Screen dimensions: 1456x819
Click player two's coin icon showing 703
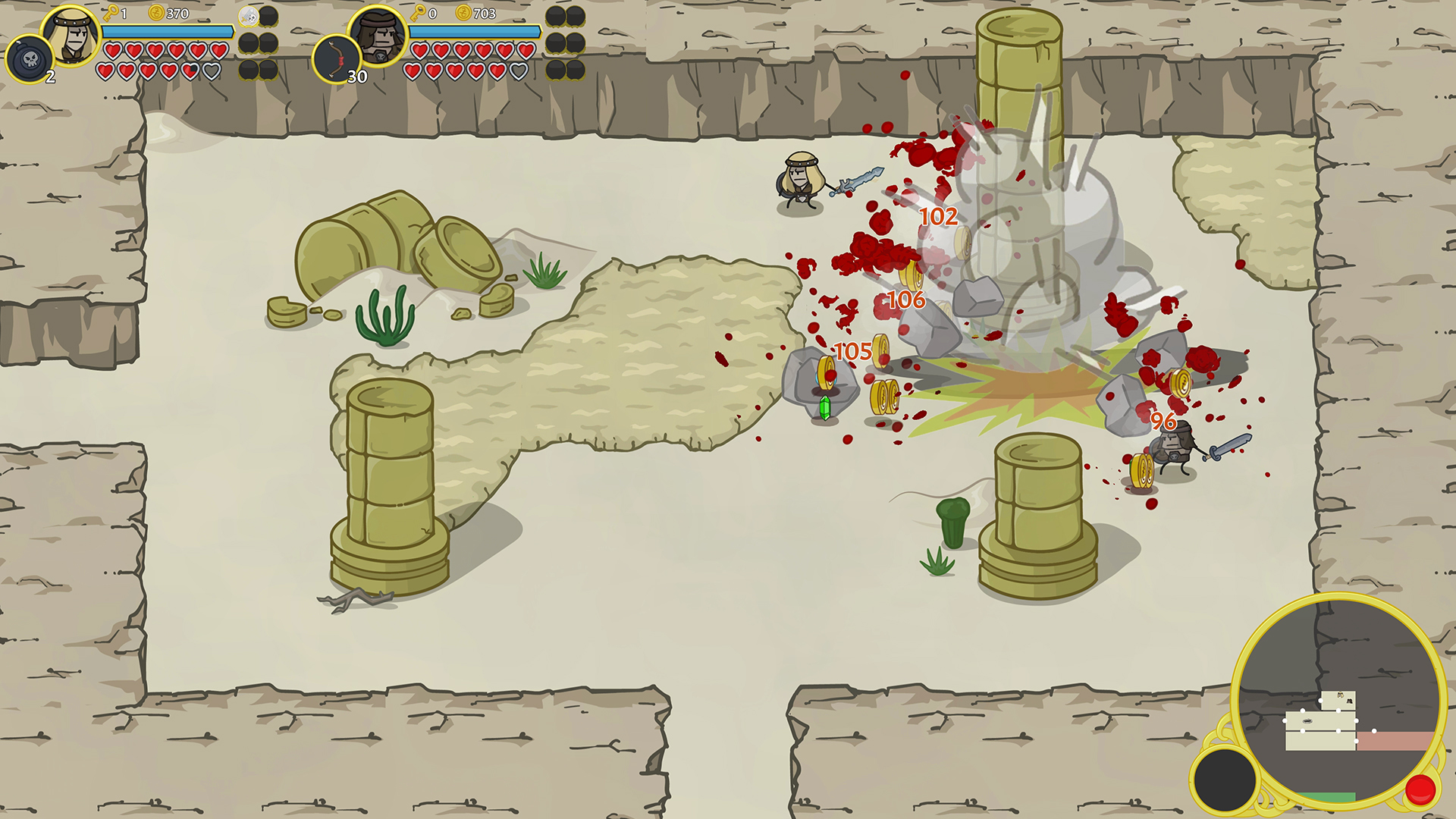coord(463,13)
